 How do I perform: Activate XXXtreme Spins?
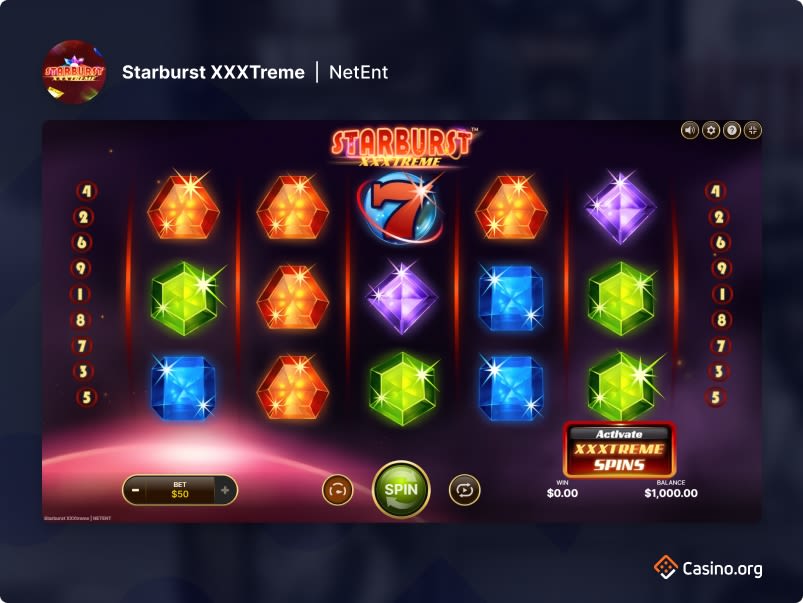[x=619, y=450]
